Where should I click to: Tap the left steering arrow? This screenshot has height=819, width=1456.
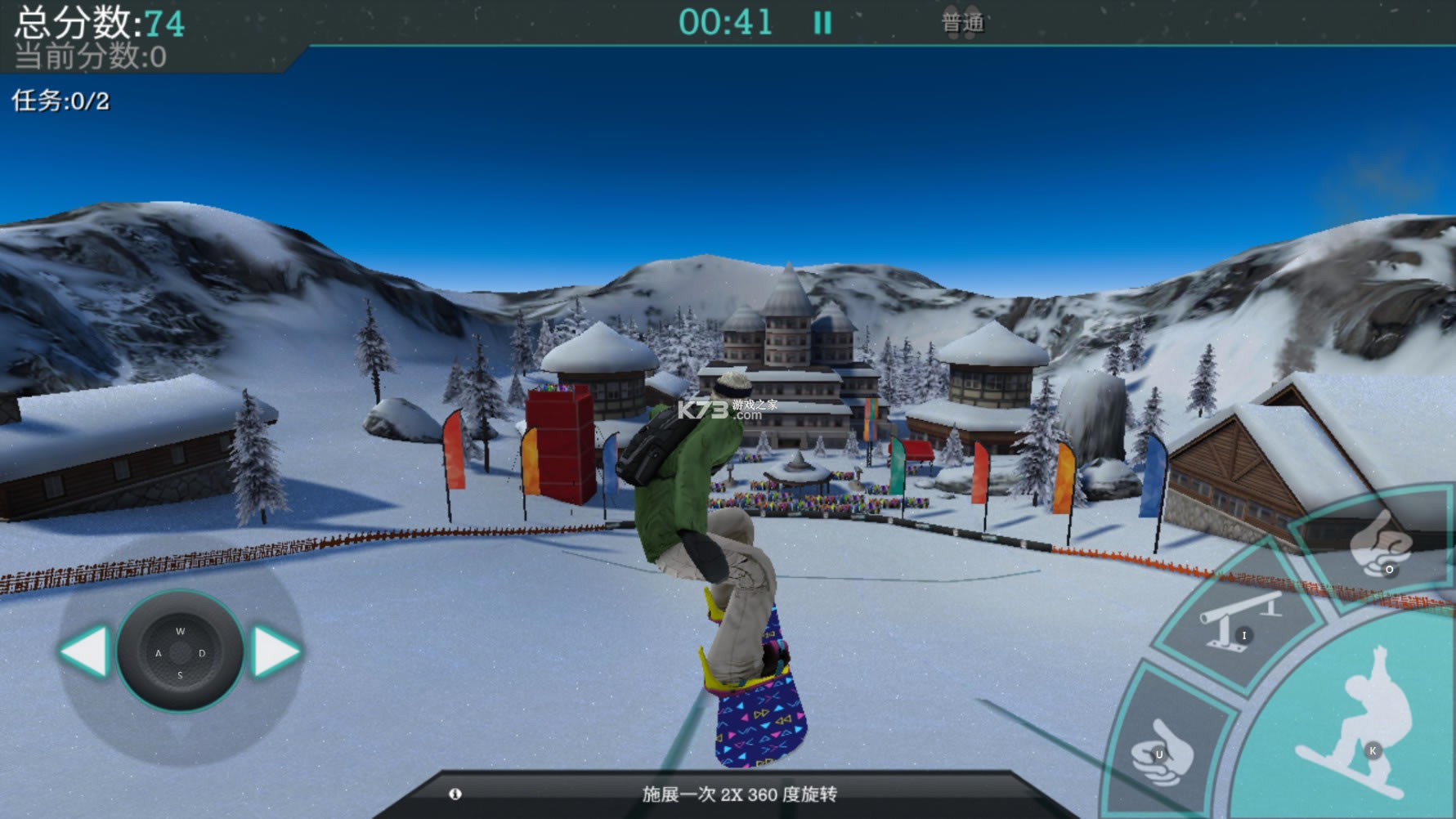85,651
